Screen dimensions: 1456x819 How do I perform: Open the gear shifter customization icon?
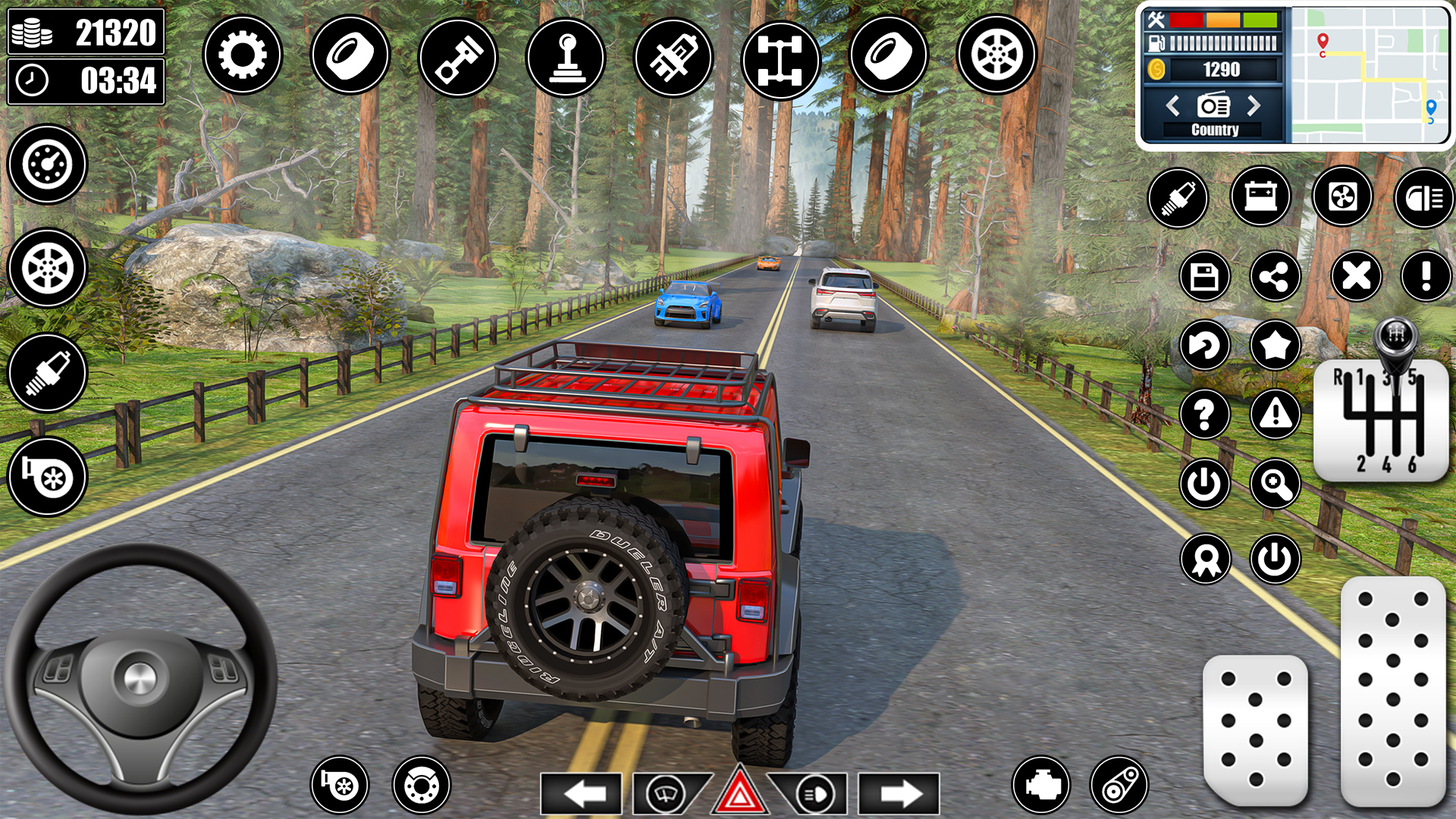click(566, 55)
